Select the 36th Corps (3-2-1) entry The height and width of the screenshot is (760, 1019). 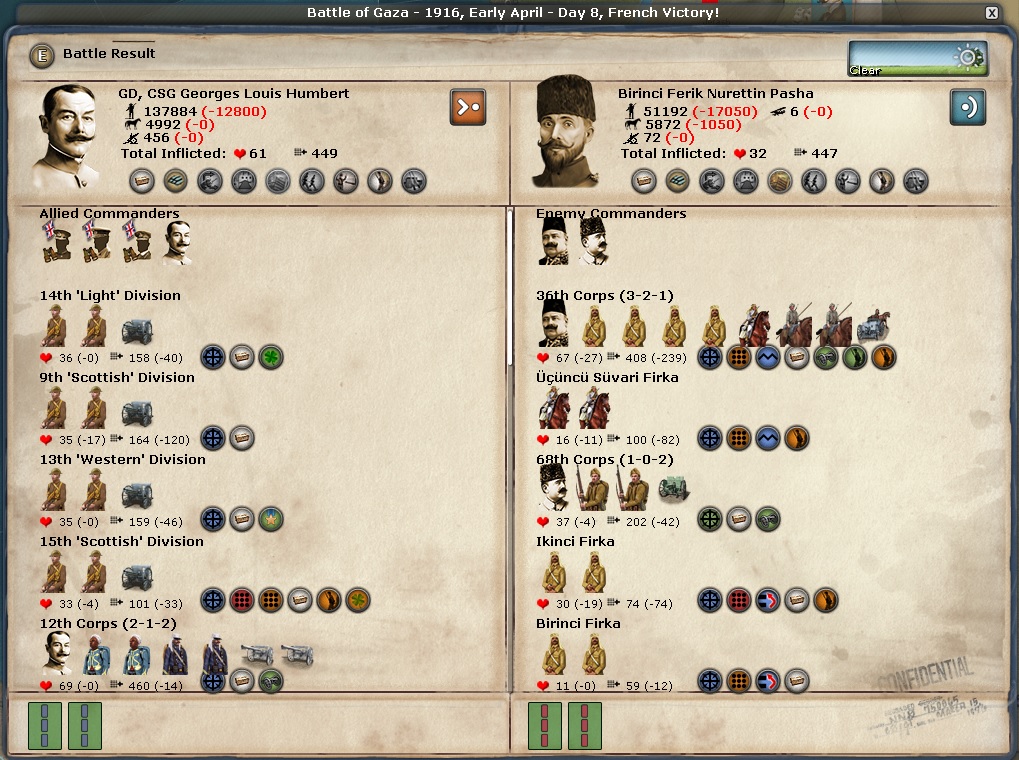point(604,296)
